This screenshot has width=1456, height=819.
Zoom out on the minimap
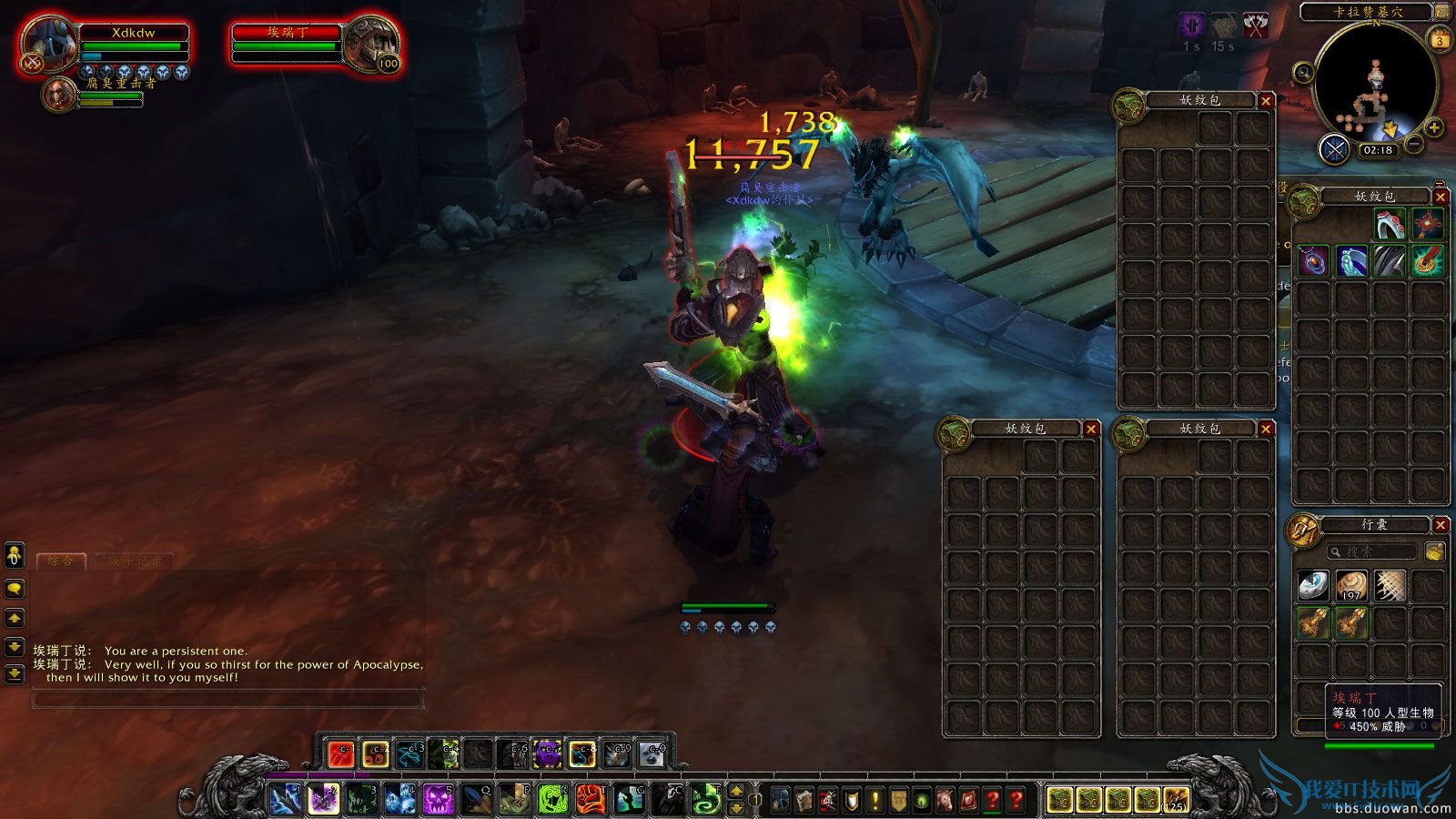[x=1413, y=144]
